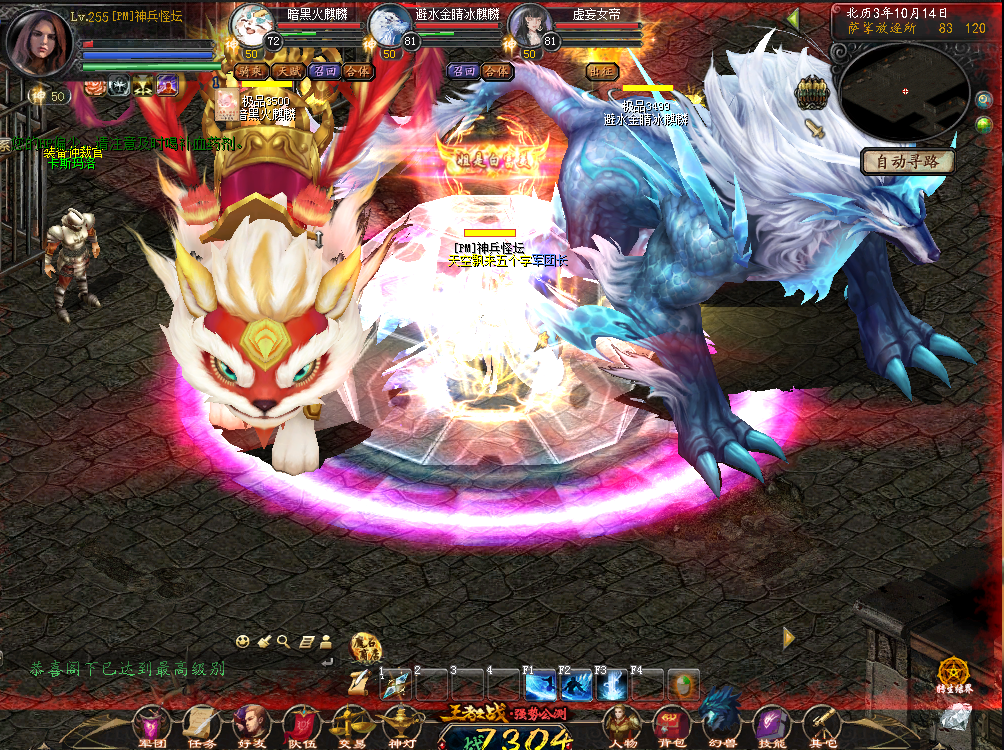This screenshot has height=750, width=1004.
Task: Click the 天赋 talent button
Action: pyautogui.click(x=288, y=71)
